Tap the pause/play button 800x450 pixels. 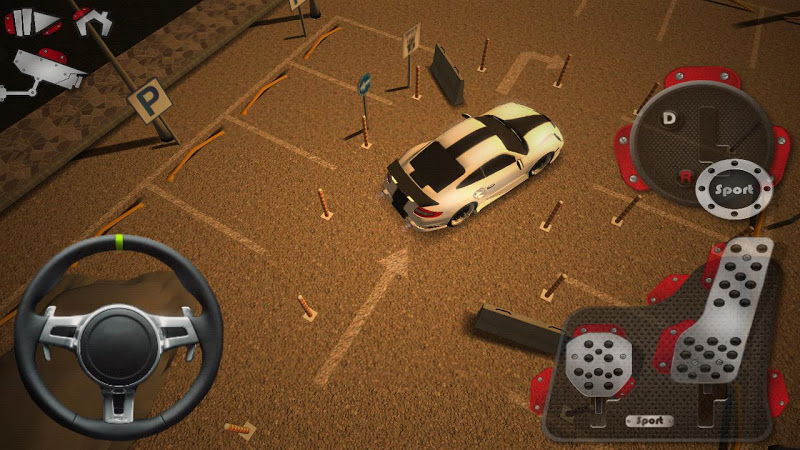(34, 22)
